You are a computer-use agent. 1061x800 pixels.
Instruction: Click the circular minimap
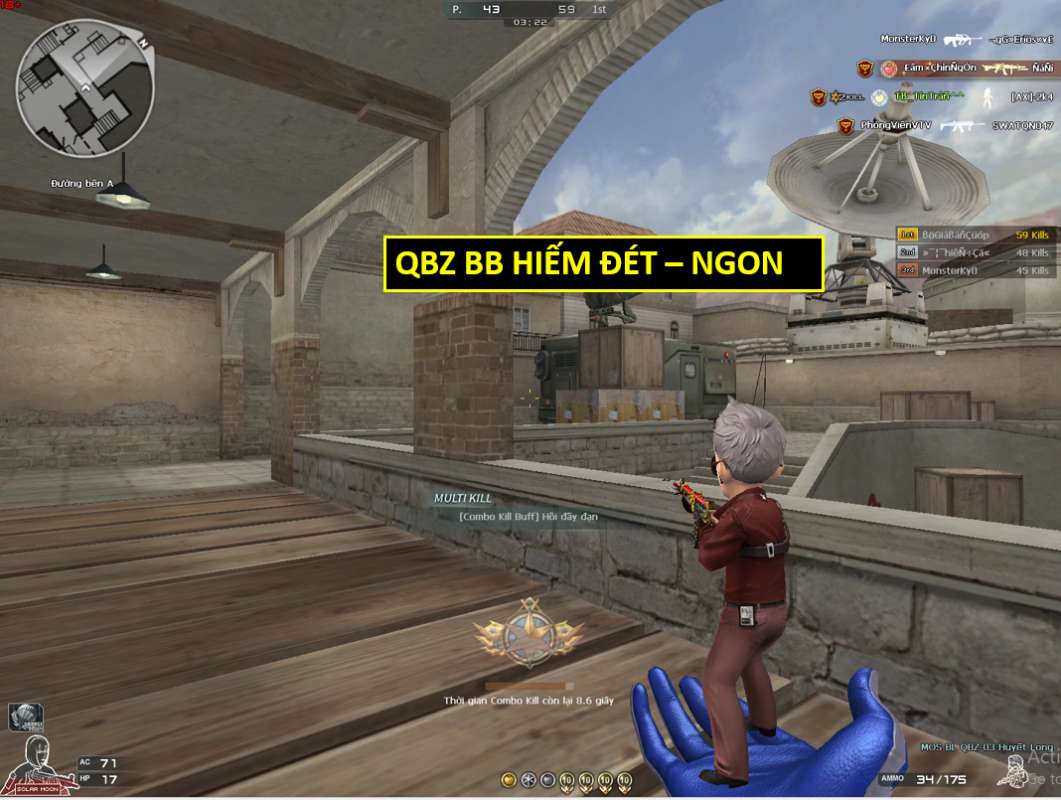pos(85,90)
